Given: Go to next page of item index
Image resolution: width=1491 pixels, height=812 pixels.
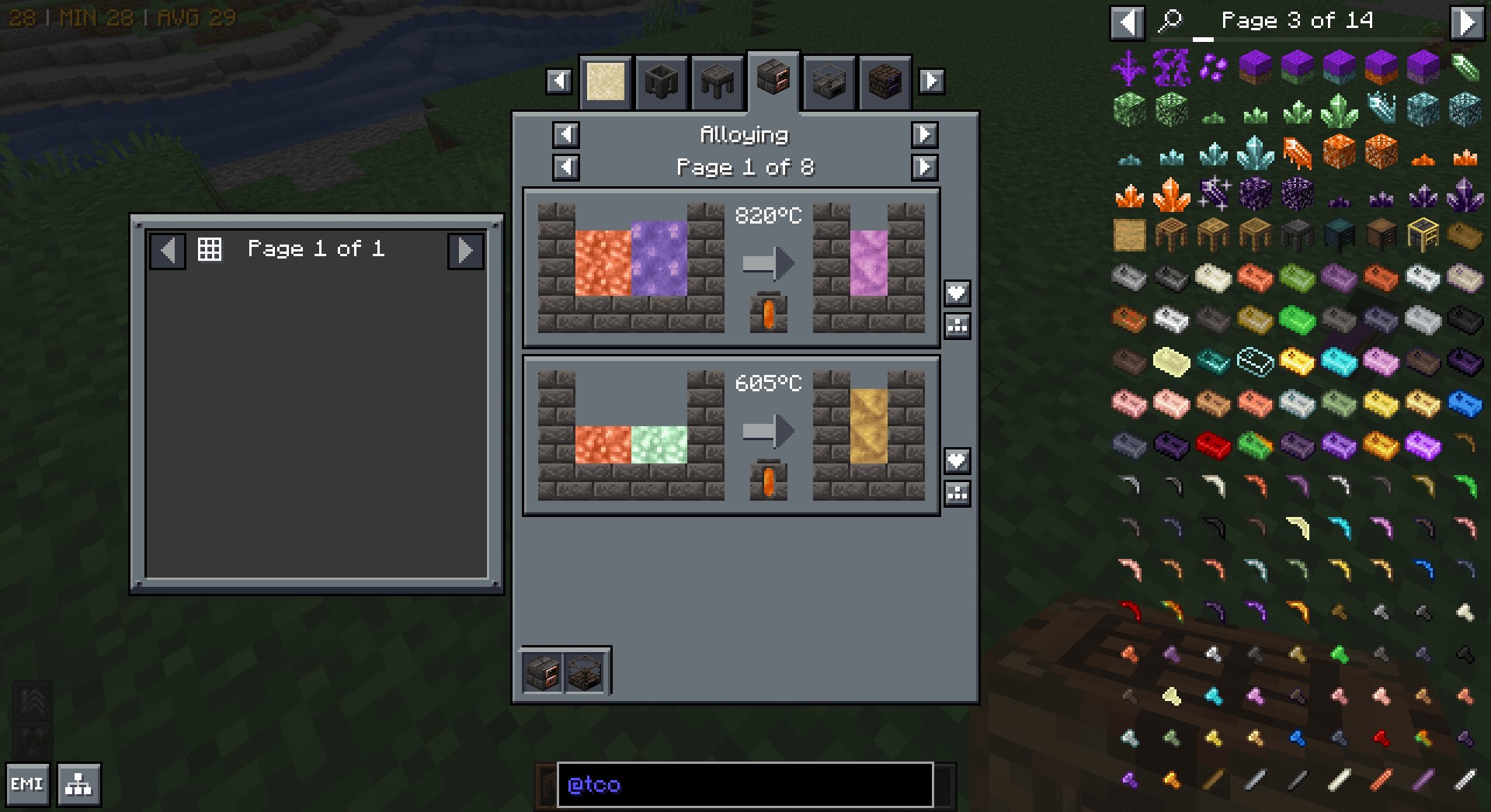Looking at the screenshot, I should [x=1466, y=22].
